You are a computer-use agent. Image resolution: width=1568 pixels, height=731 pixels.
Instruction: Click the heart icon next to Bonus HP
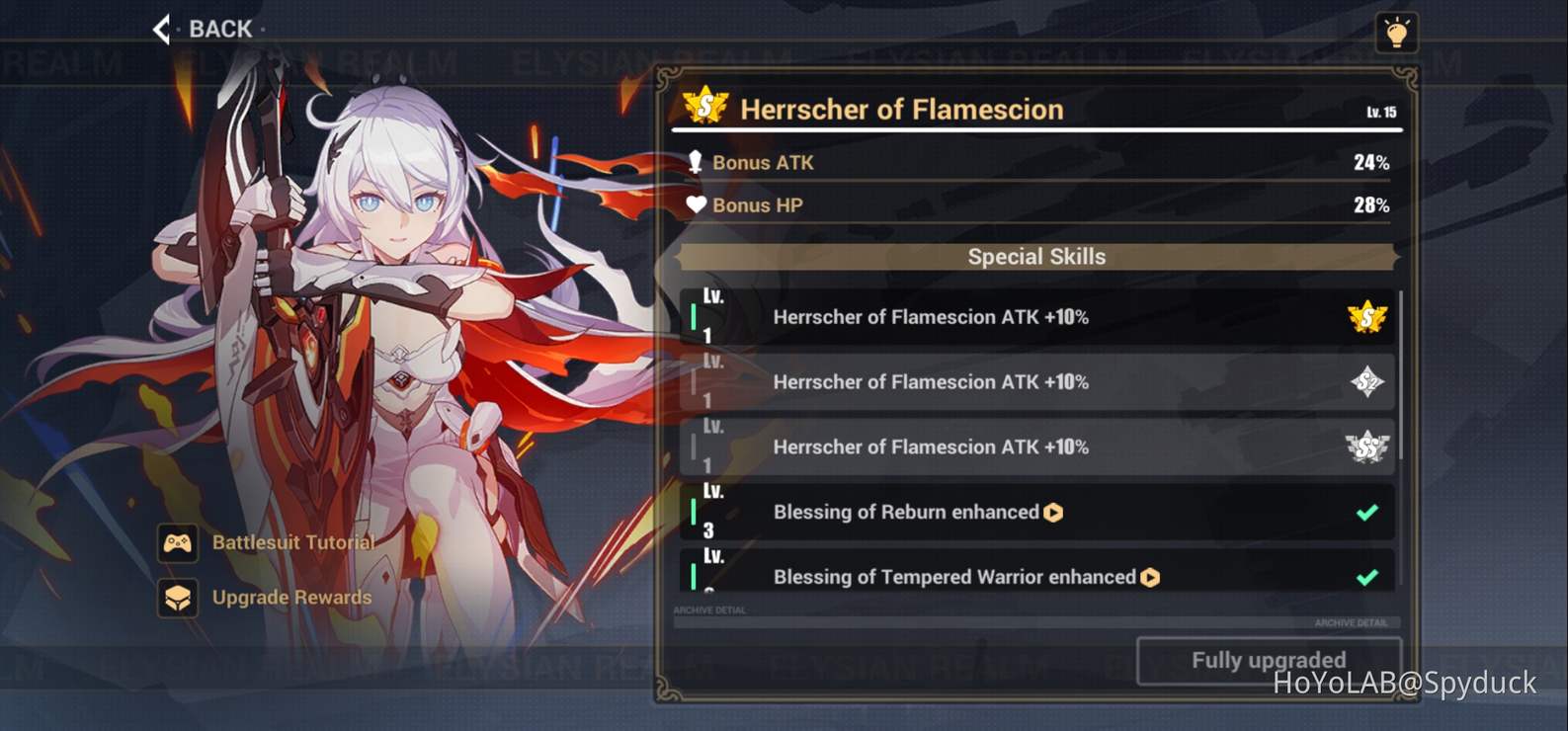[x=698, y=204]
